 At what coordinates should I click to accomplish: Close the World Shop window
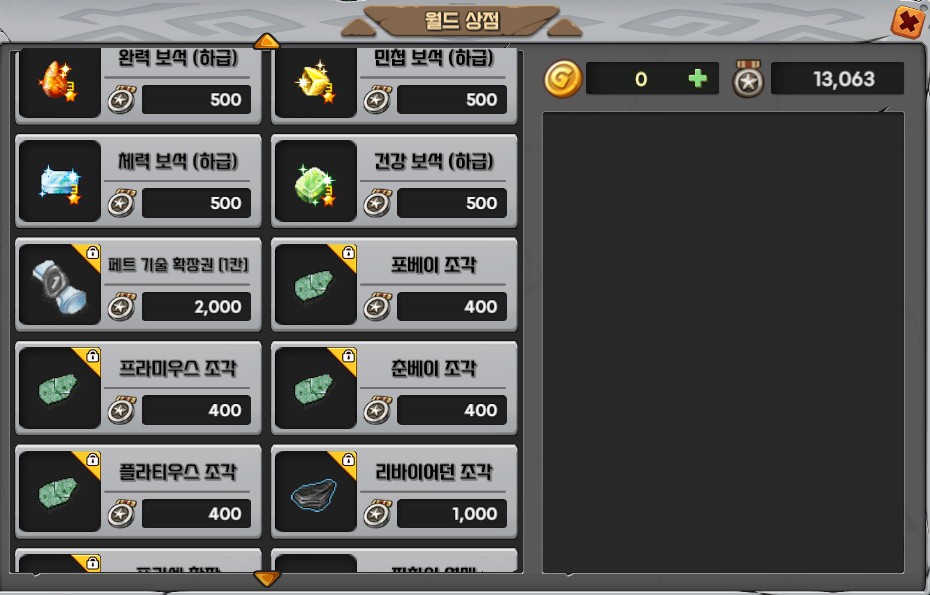click(907, 22)
